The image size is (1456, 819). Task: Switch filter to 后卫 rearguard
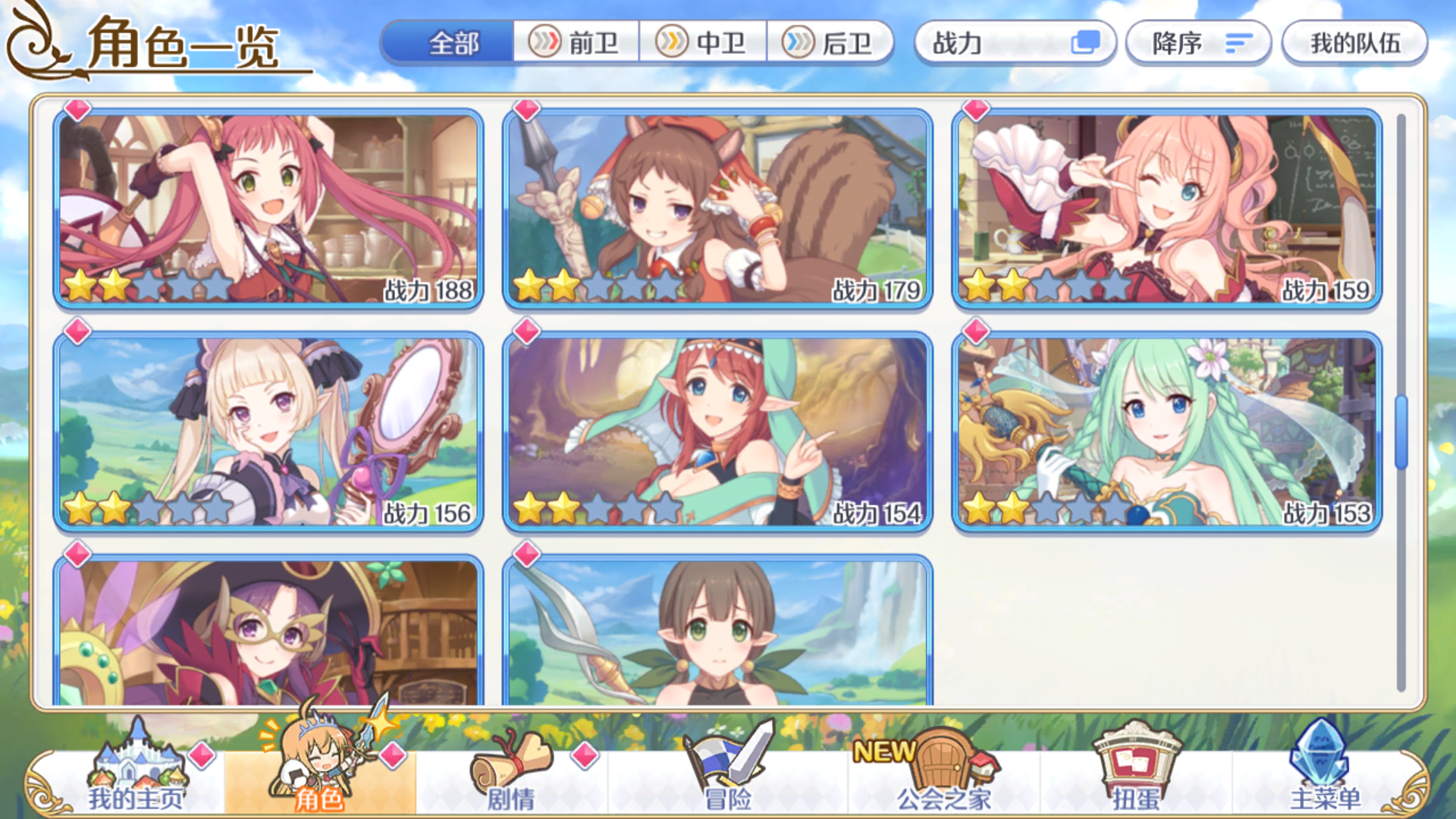click(833, 43)
